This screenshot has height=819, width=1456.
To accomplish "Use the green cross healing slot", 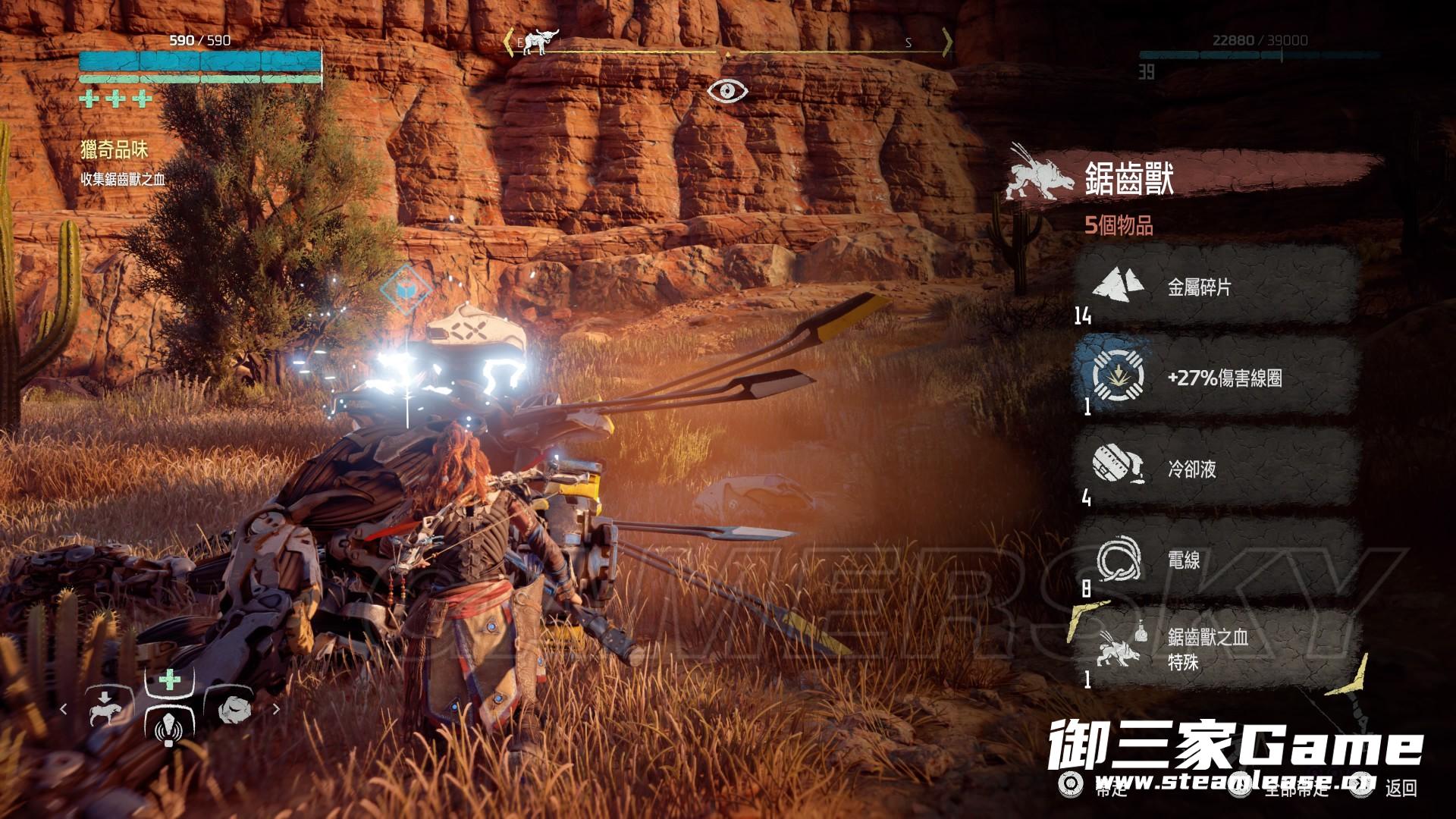I will 170,679.
